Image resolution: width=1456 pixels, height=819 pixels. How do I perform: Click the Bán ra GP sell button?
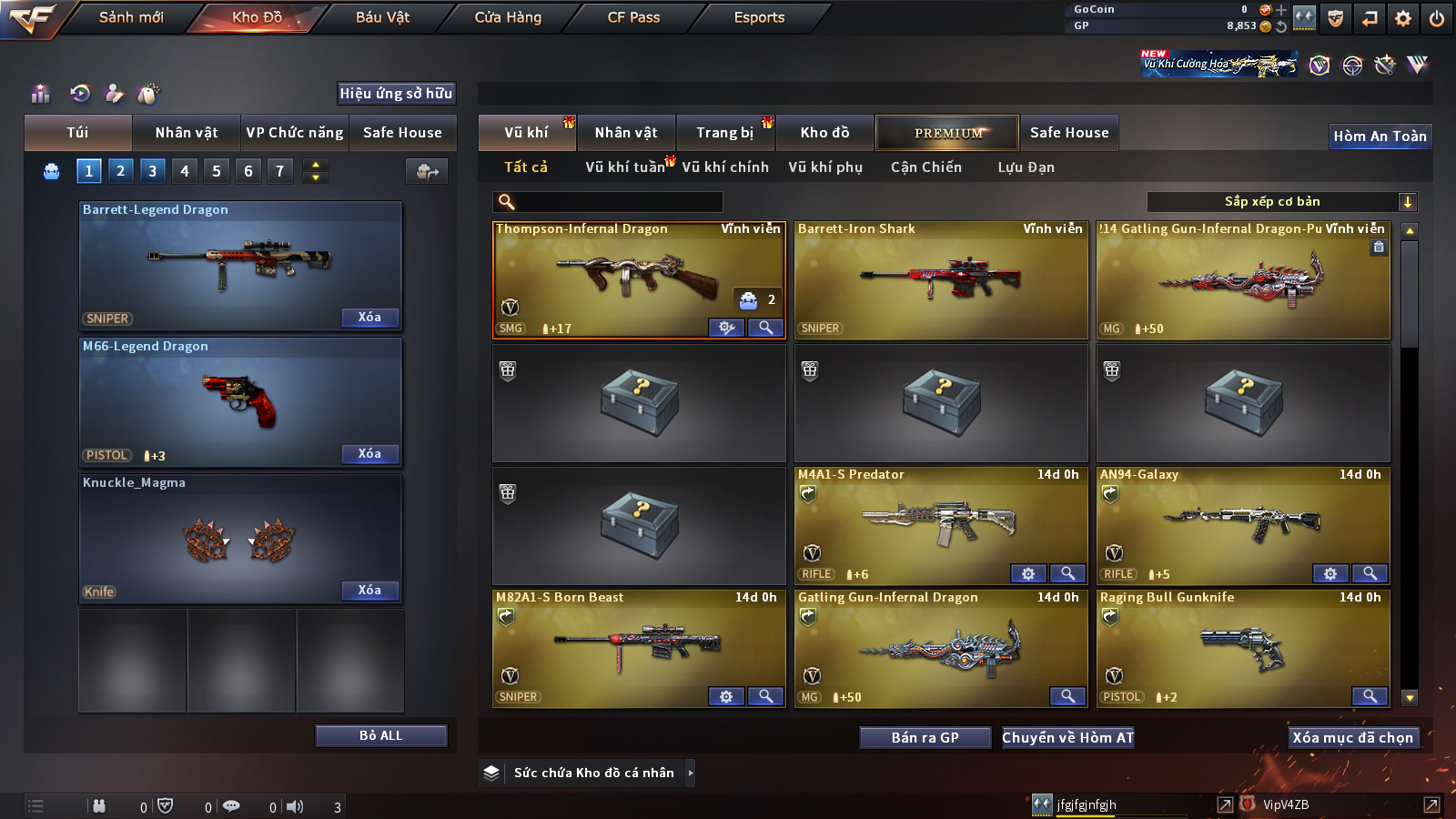(925, 738)
